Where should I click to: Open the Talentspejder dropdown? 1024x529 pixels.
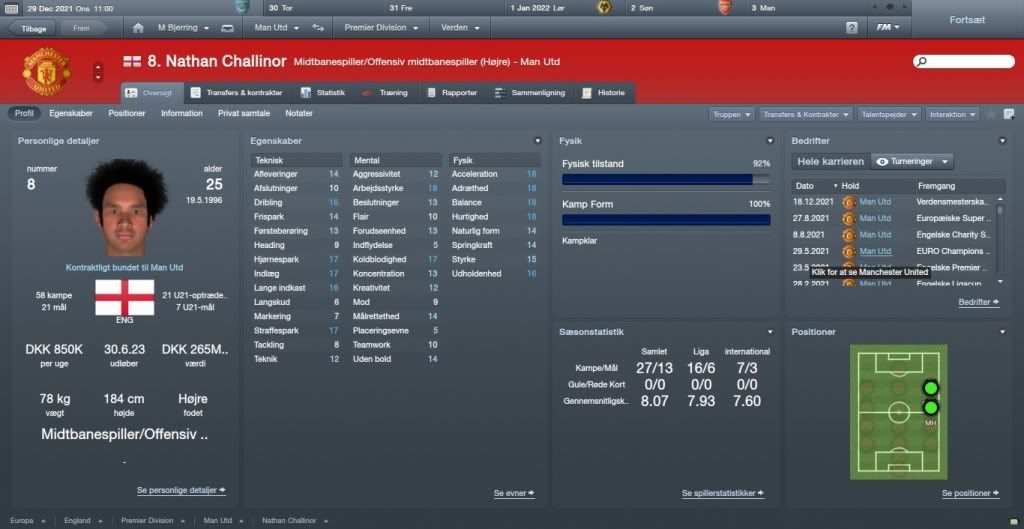(889, 114)
